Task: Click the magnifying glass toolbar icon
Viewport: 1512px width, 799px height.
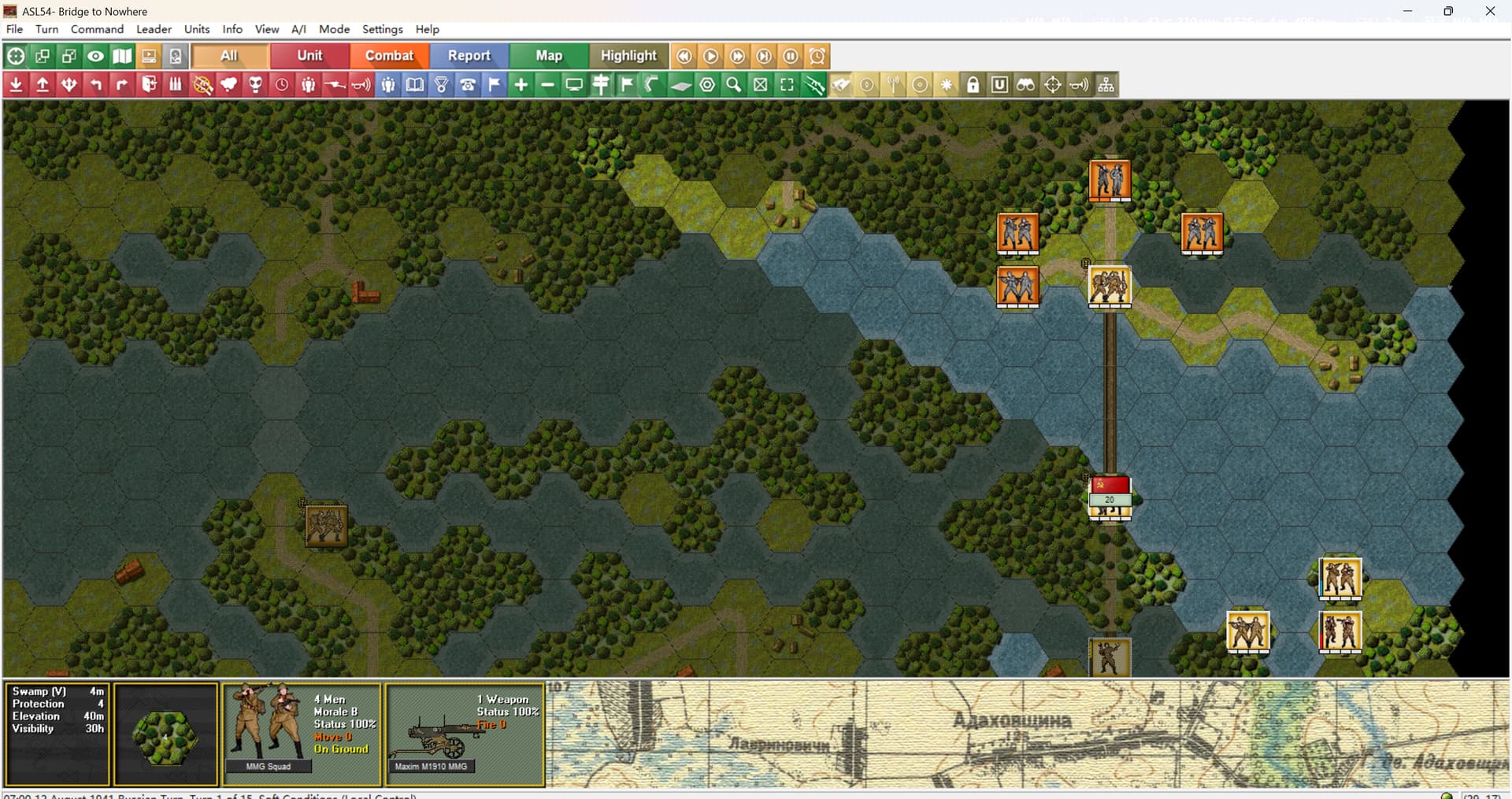Action: (734, 85)
